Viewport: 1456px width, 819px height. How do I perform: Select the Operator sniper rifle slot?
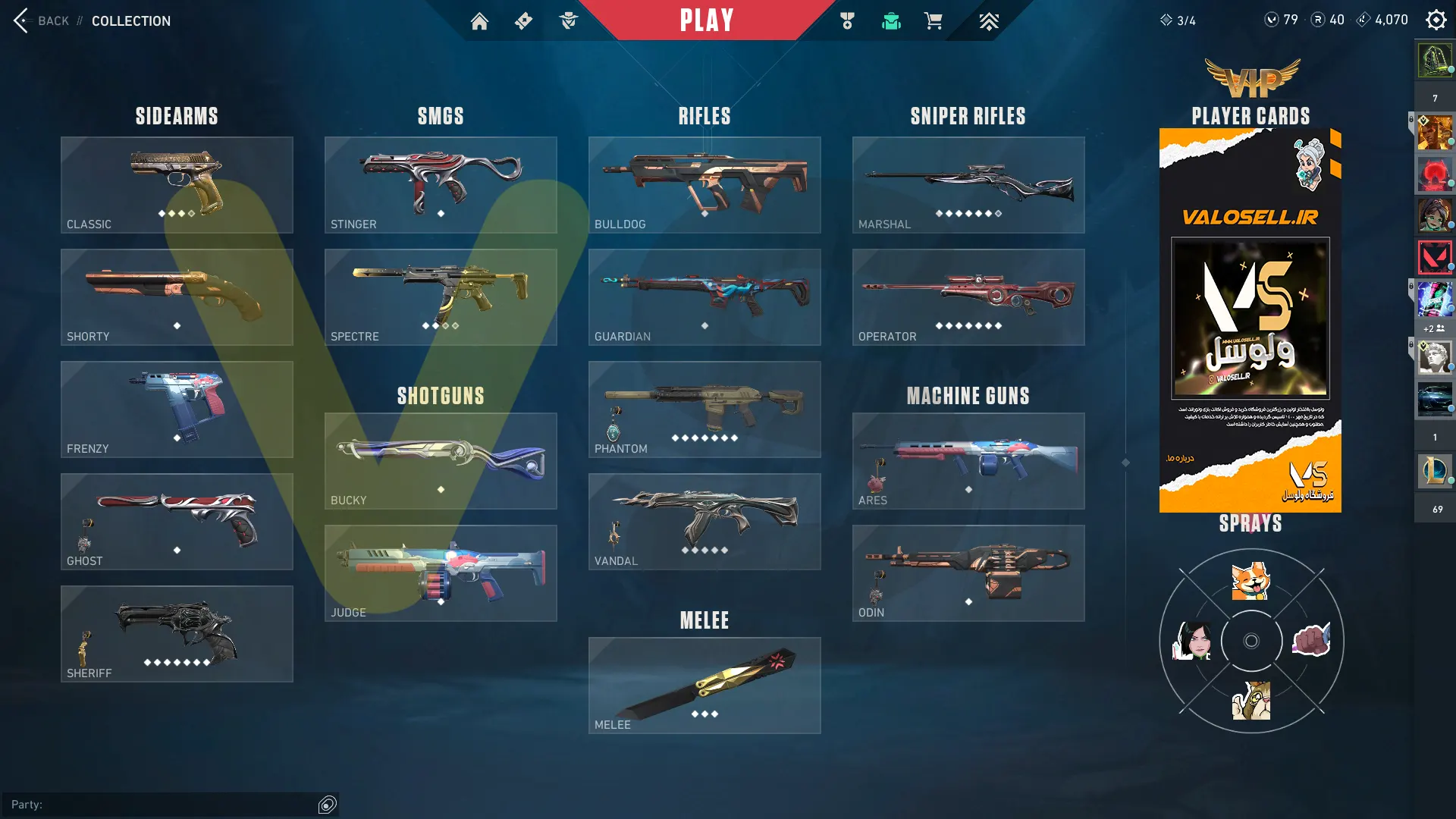(968, 297)
